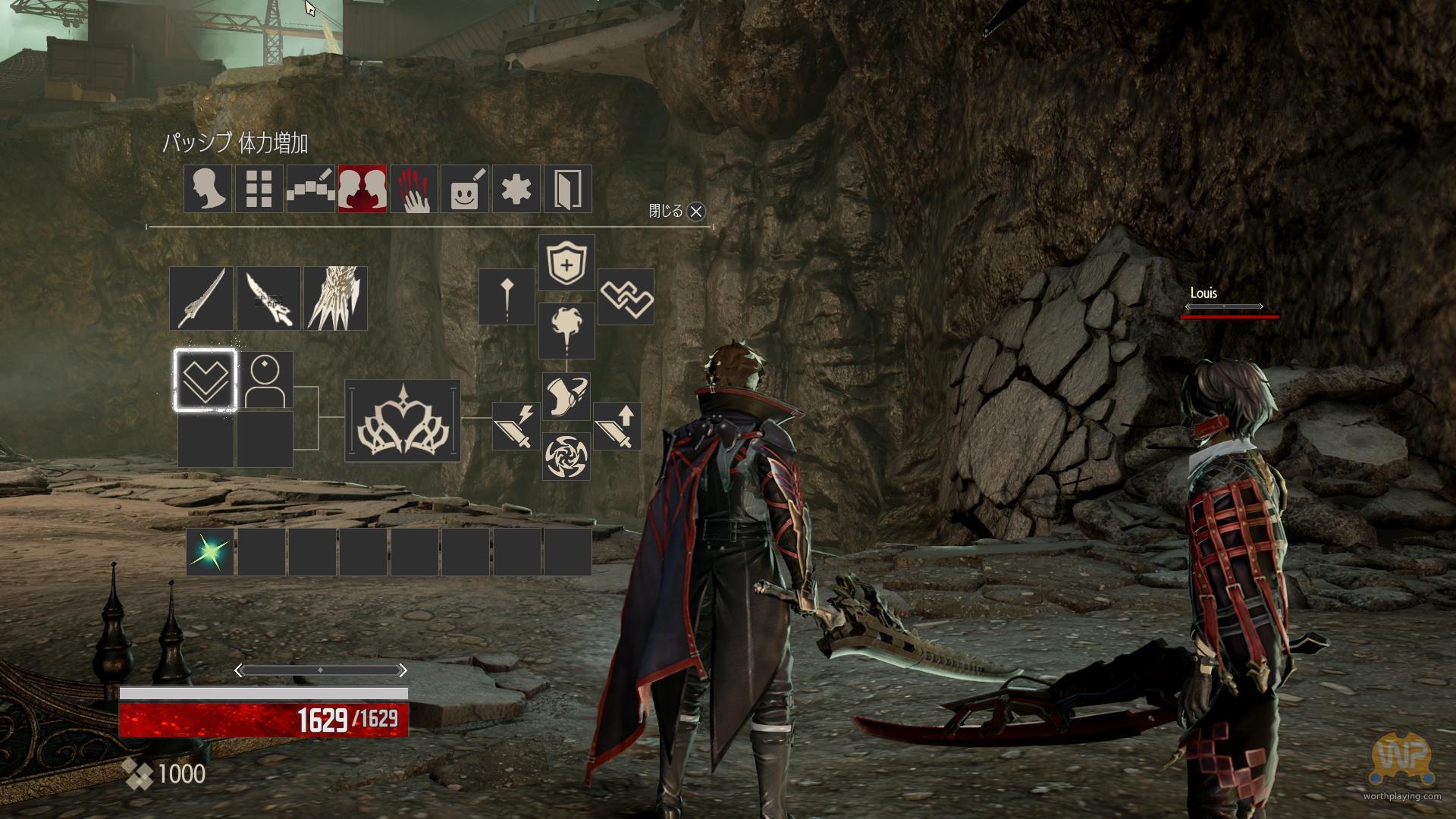
Task: Select the door exit tab
Action: point(567,189)
